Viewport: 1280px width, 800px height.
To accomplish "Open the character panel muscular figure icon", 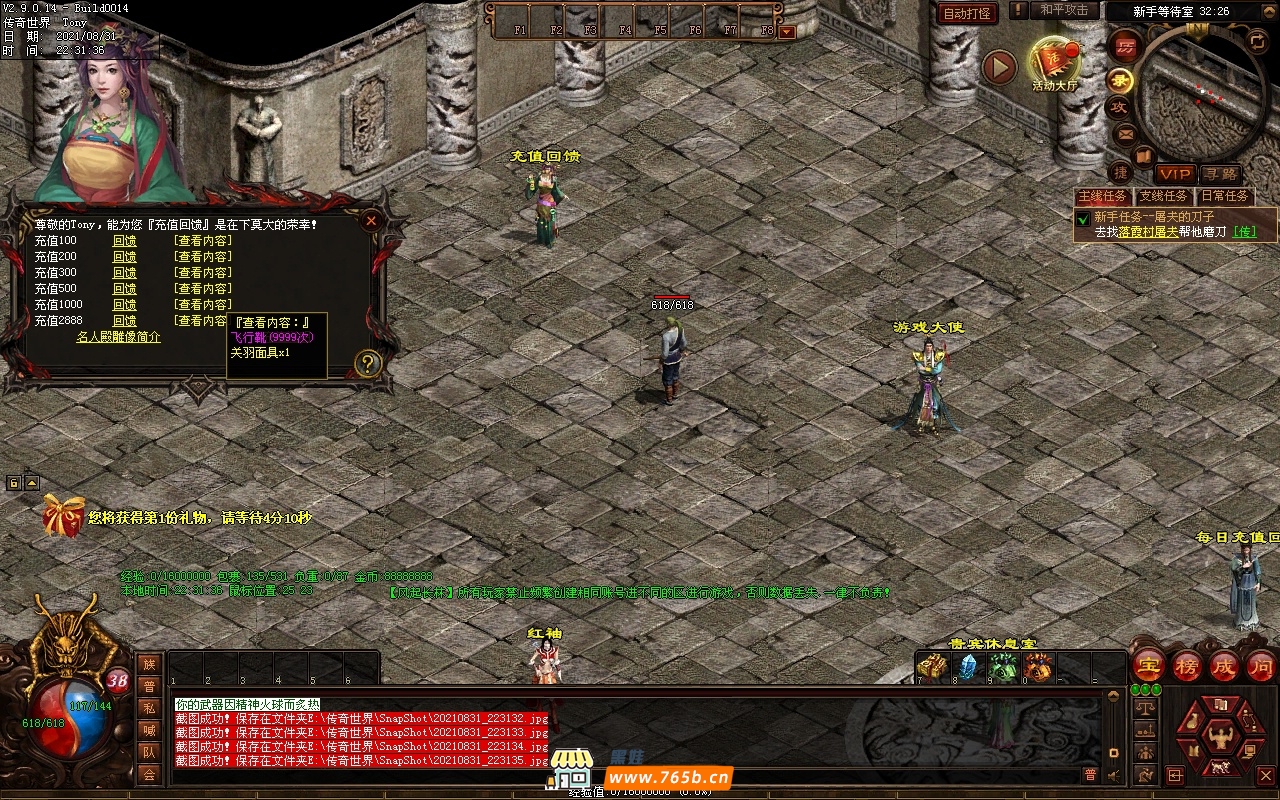I will [x=1218, y=738].
